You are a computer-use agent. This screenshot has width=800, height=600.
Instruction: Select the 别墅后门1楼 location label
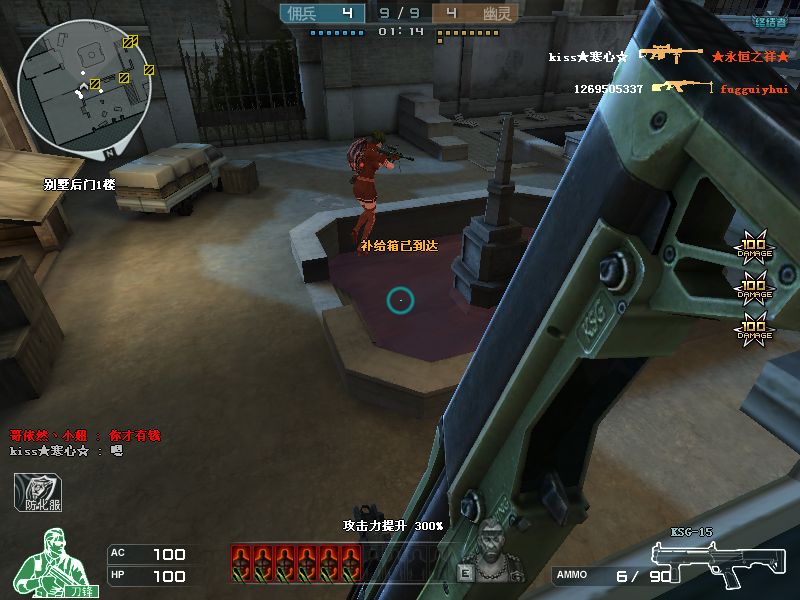(x=80, y=184)
